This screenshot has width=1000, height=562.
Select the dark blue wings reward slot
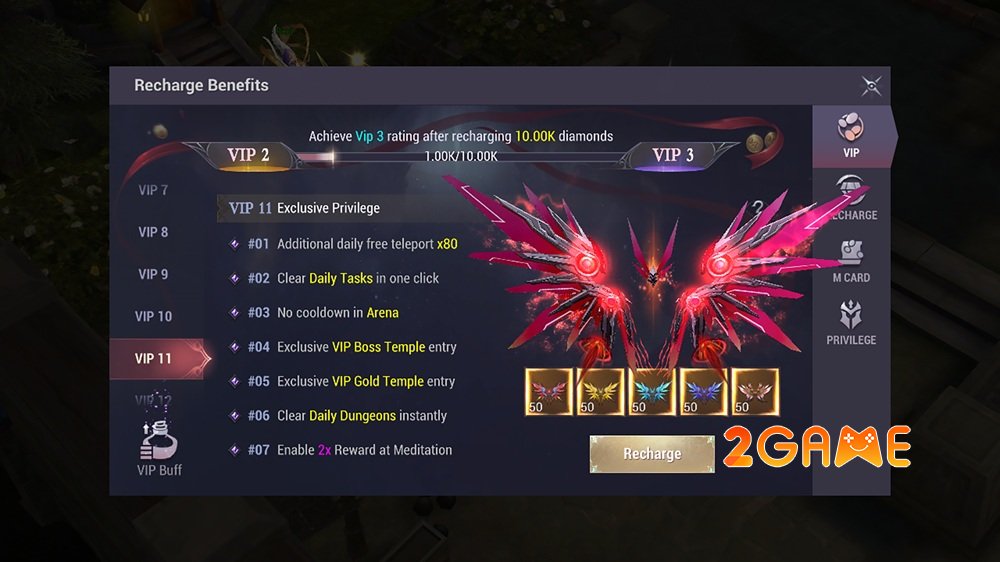click(703, 392)
